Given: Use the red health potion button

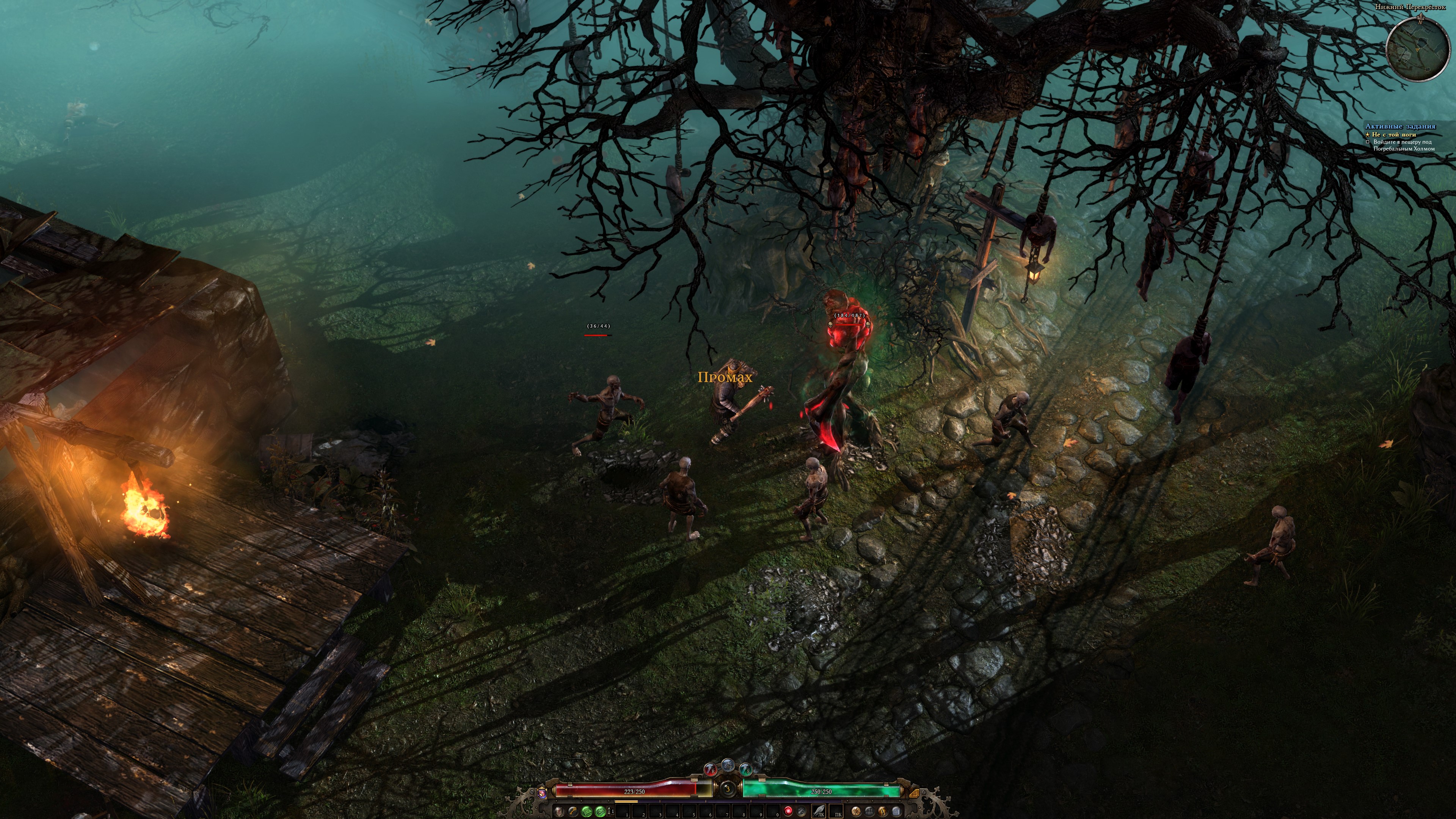Looking at the screenshot, I should coord(711,770).
